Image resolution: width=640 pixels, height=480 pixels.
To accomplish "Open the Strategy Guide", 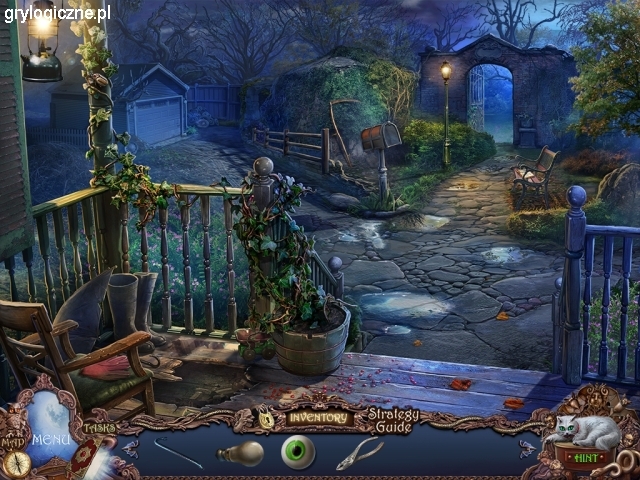I will (393, 420).
